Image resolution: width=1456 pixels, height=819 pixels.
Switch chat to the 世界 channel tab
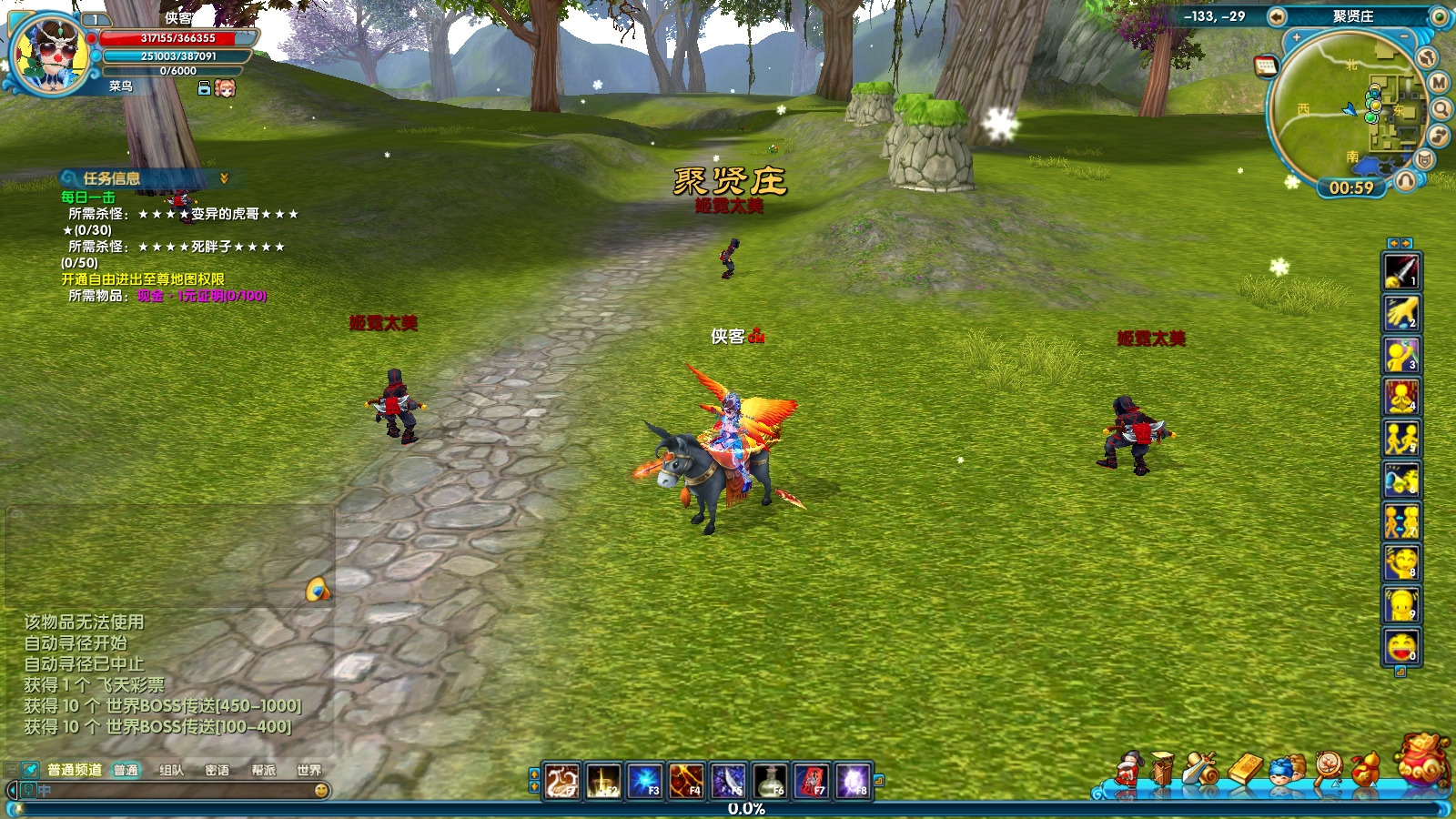(x=308, y=770)
